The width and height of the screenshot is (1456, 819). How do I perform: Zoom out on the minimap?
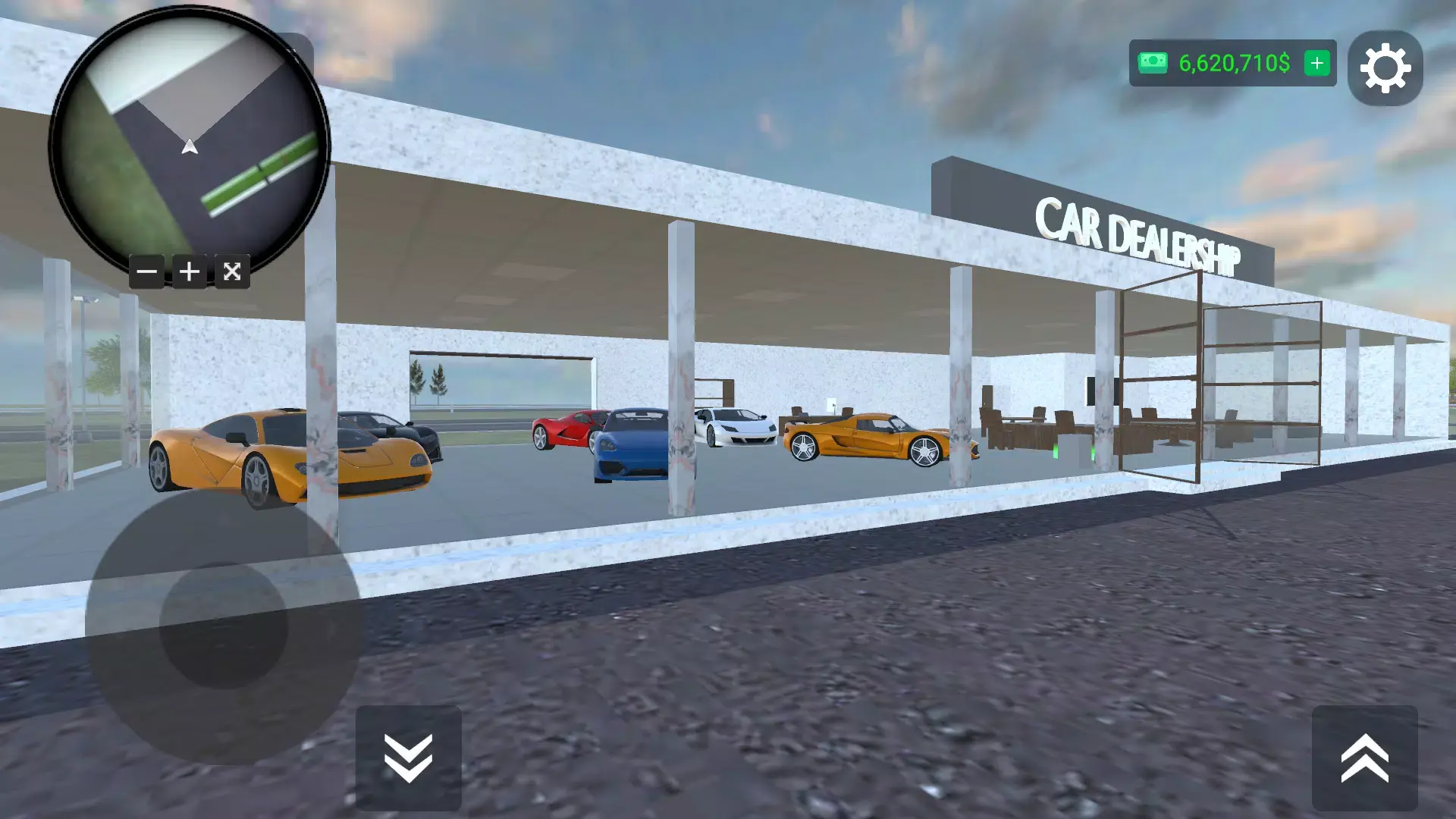147,271
